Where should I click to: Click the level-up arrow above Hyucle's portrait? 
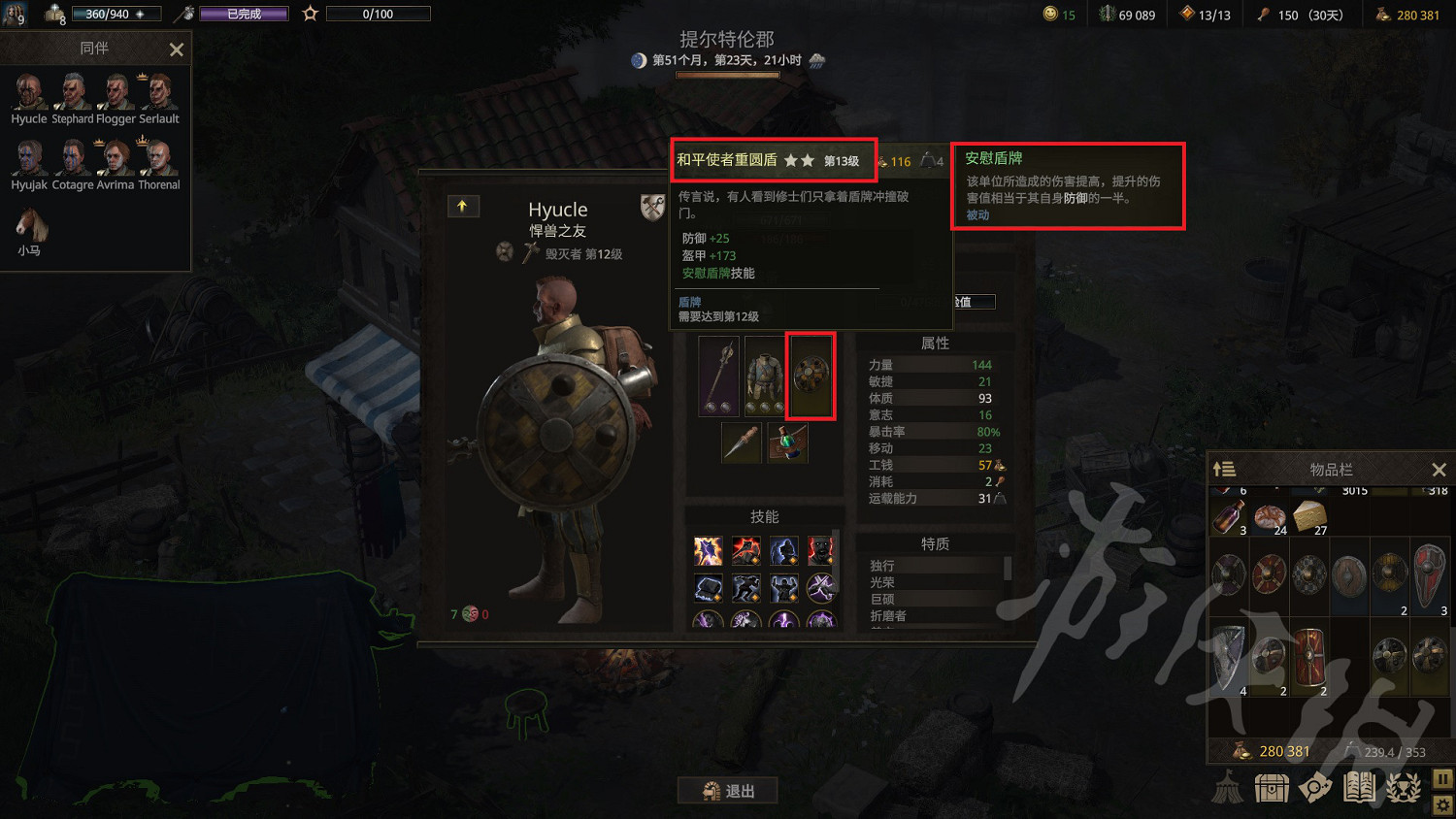[463, 206]
